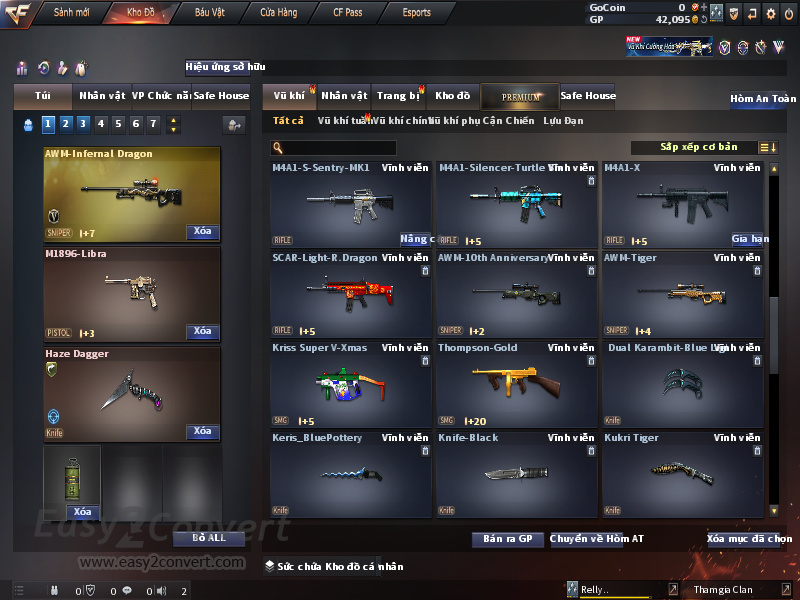Select the Nhân vật storage tab
The image size is (800, 600).
(x=344, y=96)
